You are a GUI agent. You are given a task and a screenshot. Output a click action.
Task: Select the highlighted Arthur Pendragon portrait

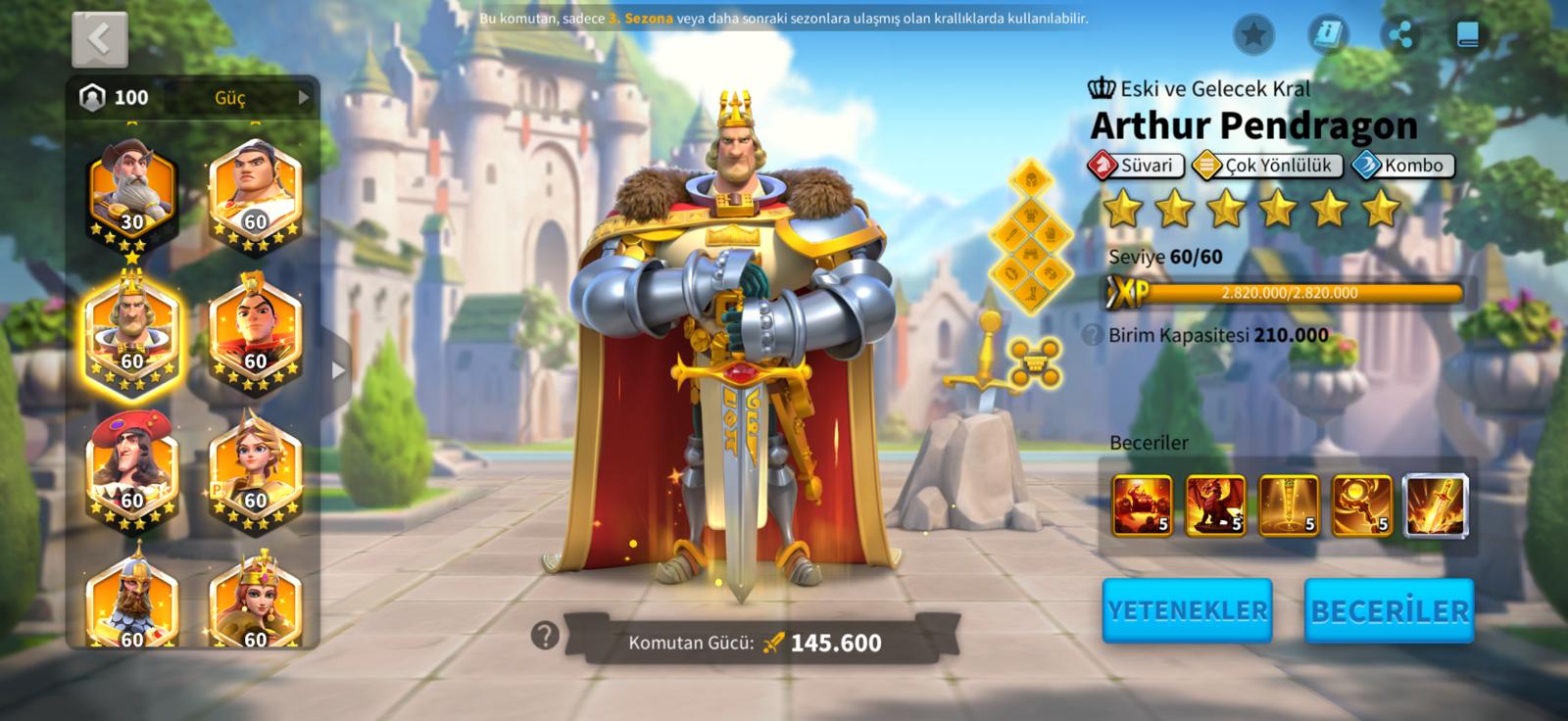click(x=132, y=332)
